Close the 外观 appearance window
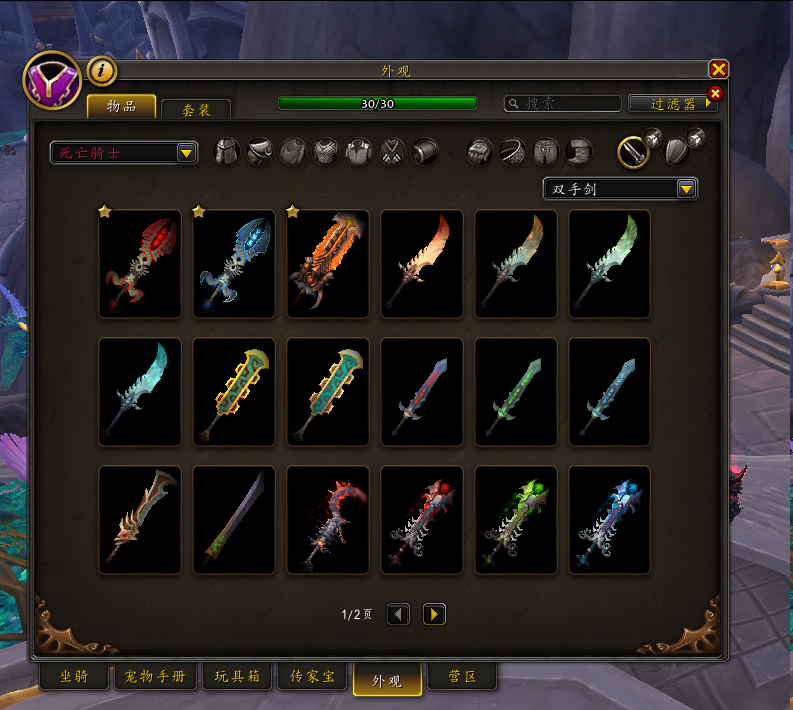The width and height of the screenshot is (793, 710). 718,70
